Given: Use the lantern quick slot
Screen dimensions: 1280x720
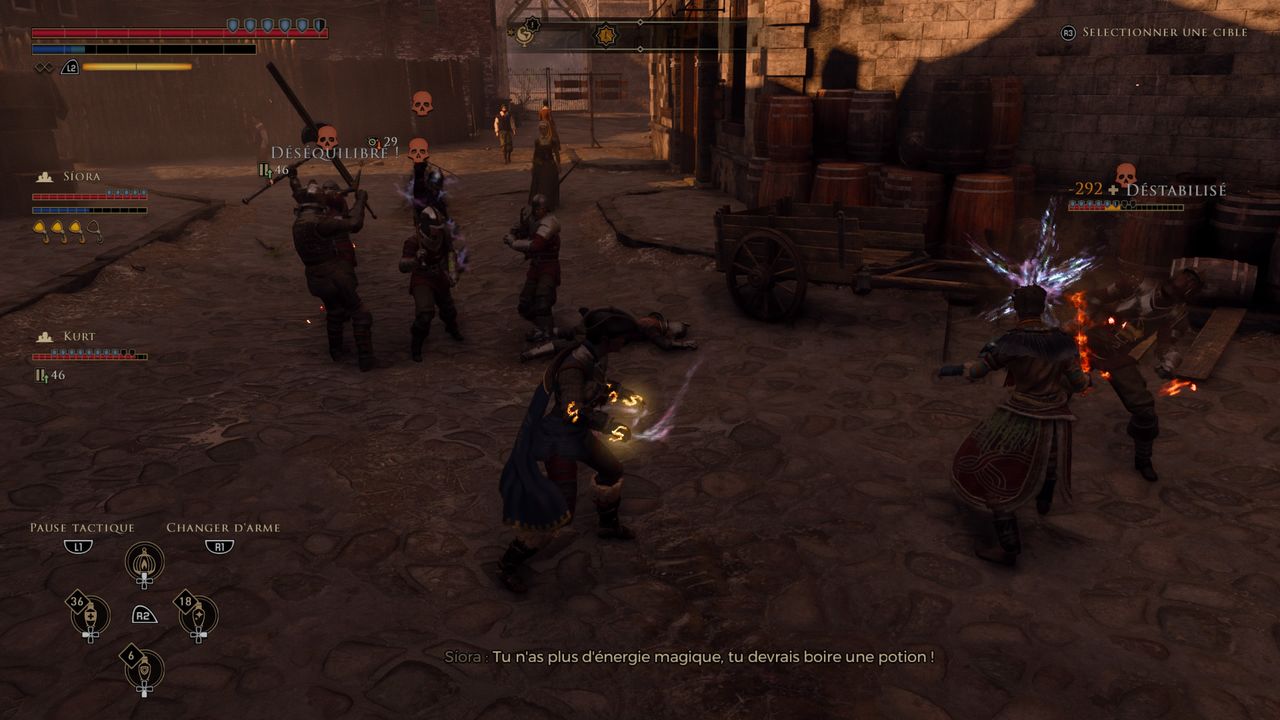Looking at the screenshot, I should pos(145,565).
